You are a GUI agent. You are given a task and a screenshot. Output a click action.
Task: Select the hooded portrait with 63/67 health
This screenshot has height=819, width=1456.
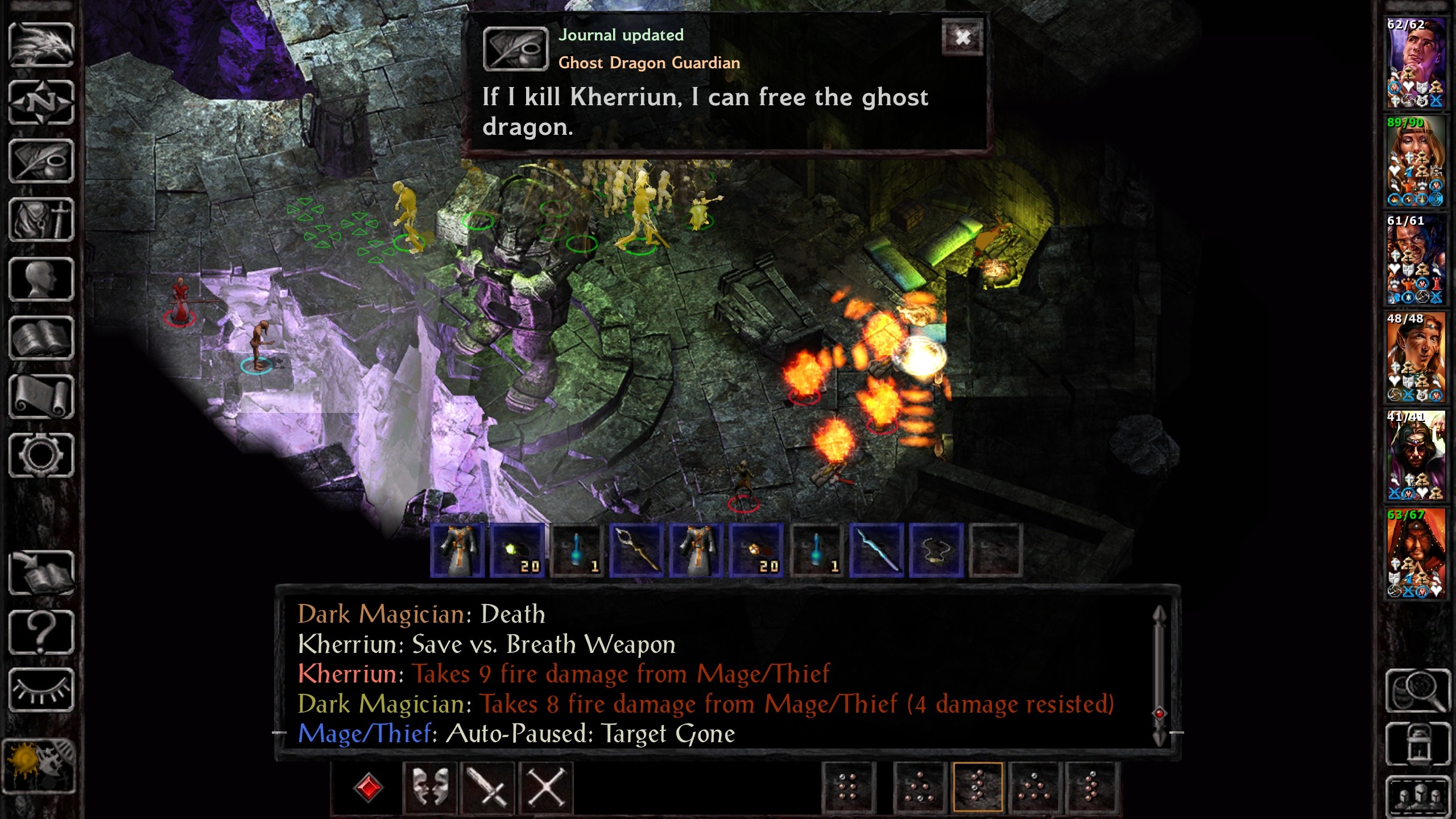(1416, 553)
